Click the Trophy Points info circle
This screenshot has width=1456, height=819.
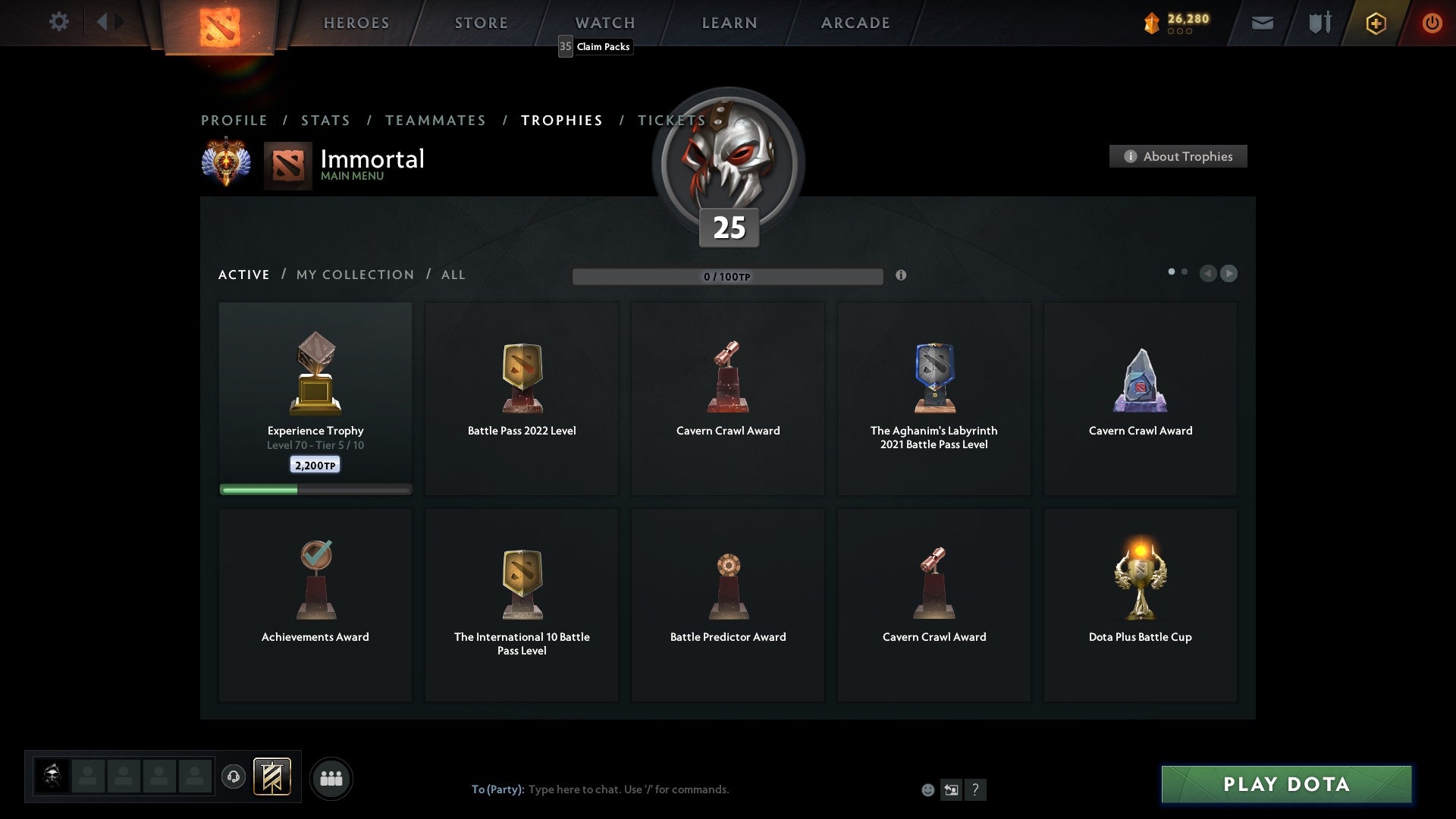click(x=902, y=276)
